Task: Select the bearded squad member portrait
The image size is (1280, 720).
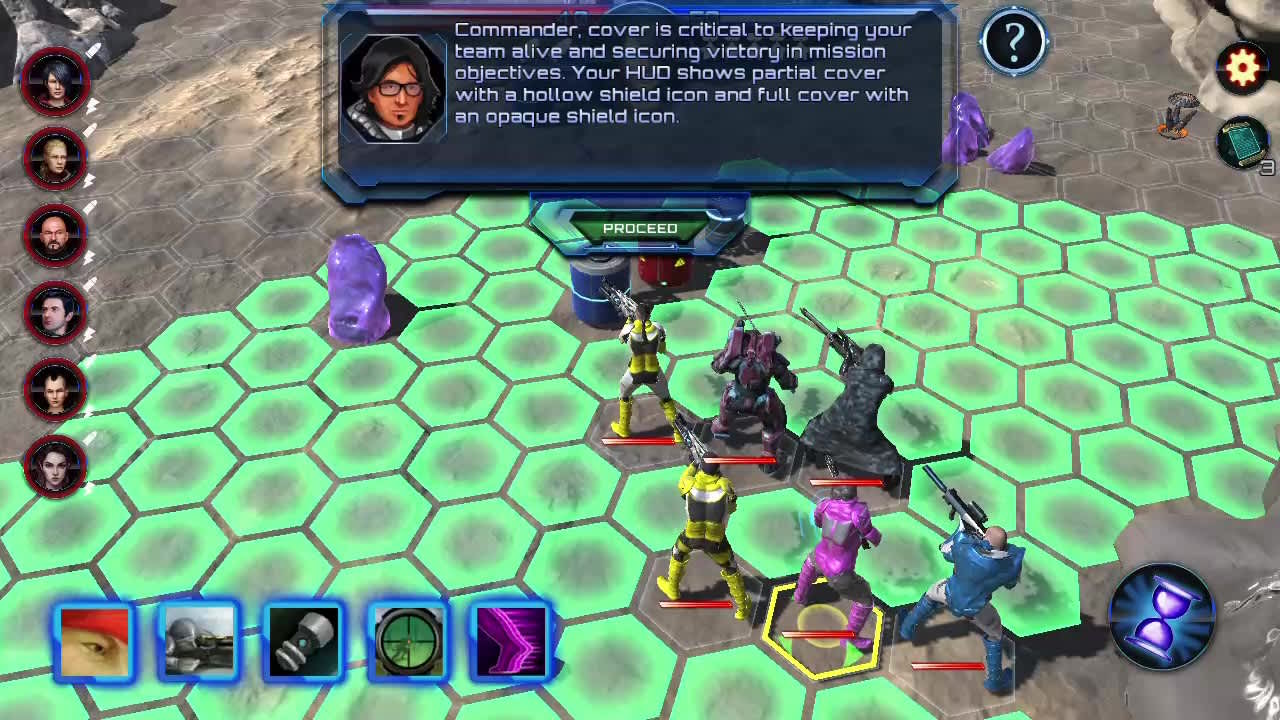Action: [x=55, y=237]
